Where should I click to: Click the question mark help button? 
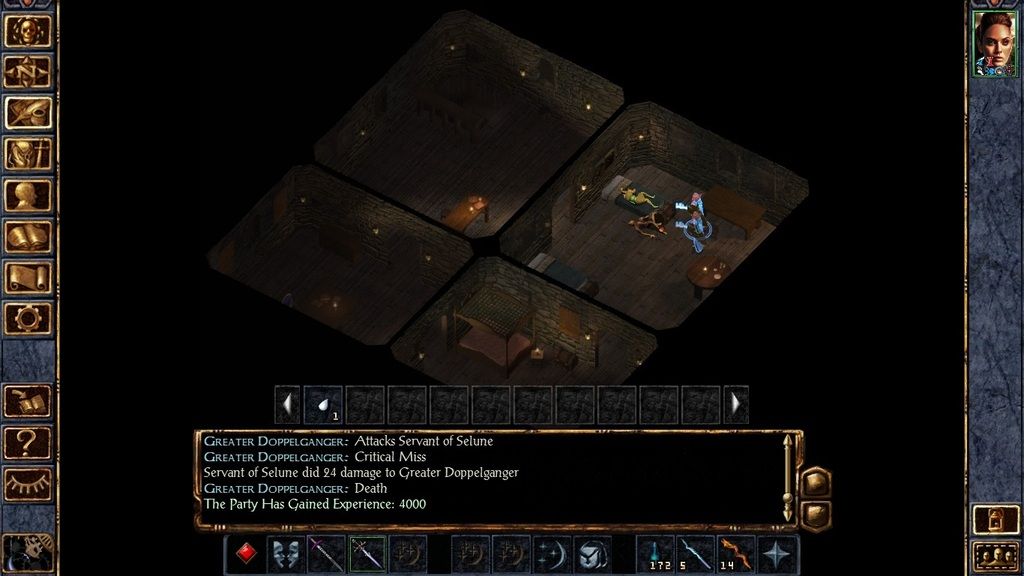(x=28, y=441)
